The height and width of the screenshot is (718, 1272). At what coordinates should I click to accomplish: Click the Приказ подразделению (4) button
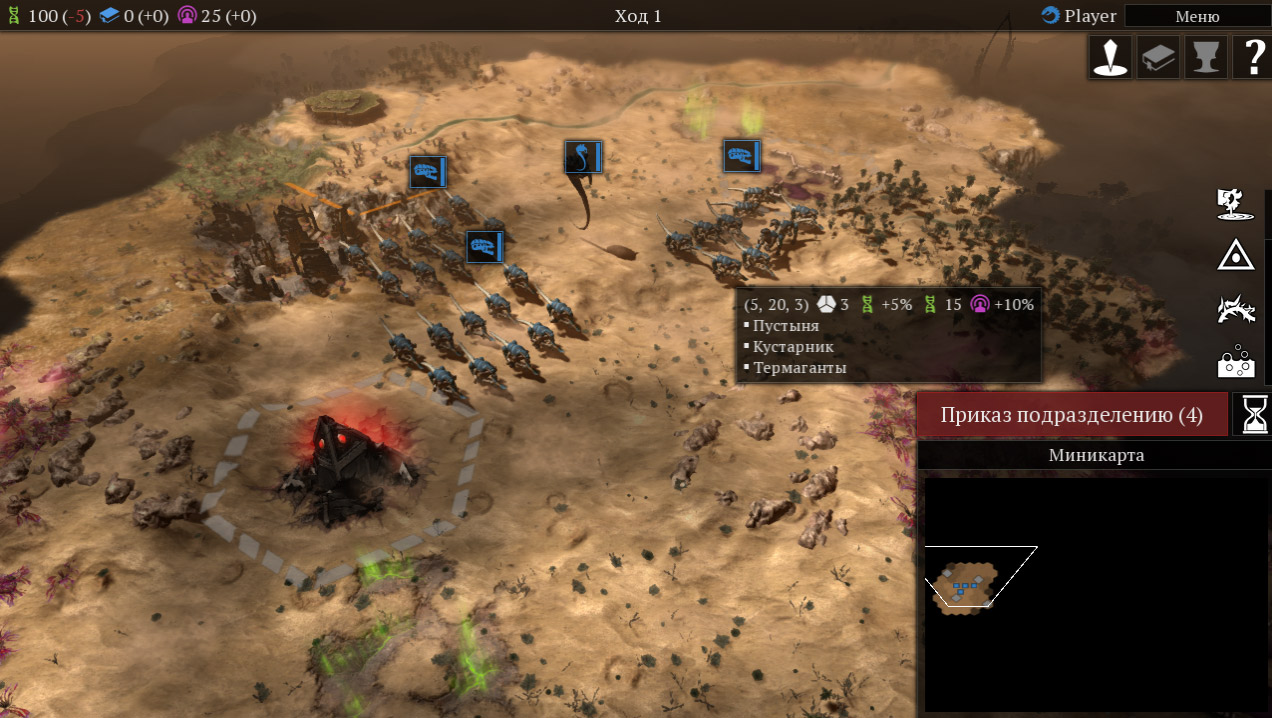[1072, 415]
